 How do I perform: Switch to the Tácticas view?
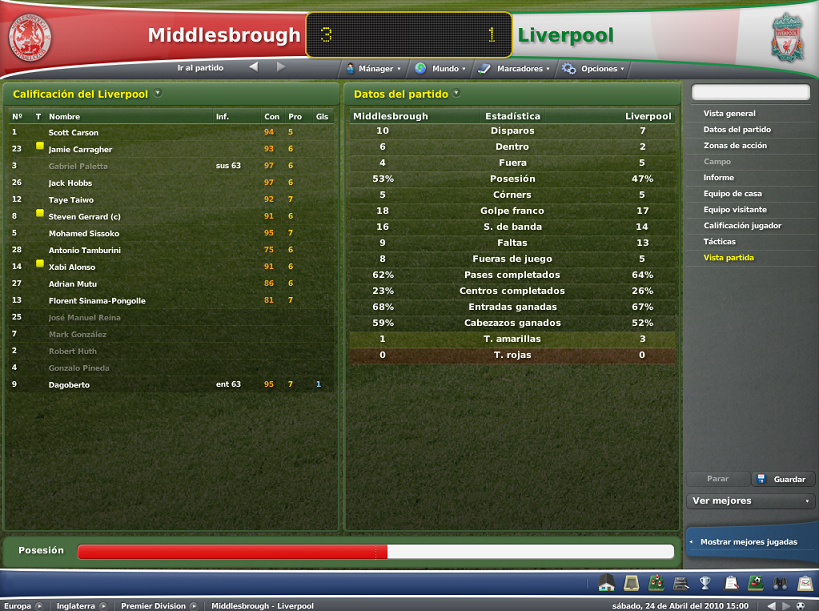click(720, 242)
